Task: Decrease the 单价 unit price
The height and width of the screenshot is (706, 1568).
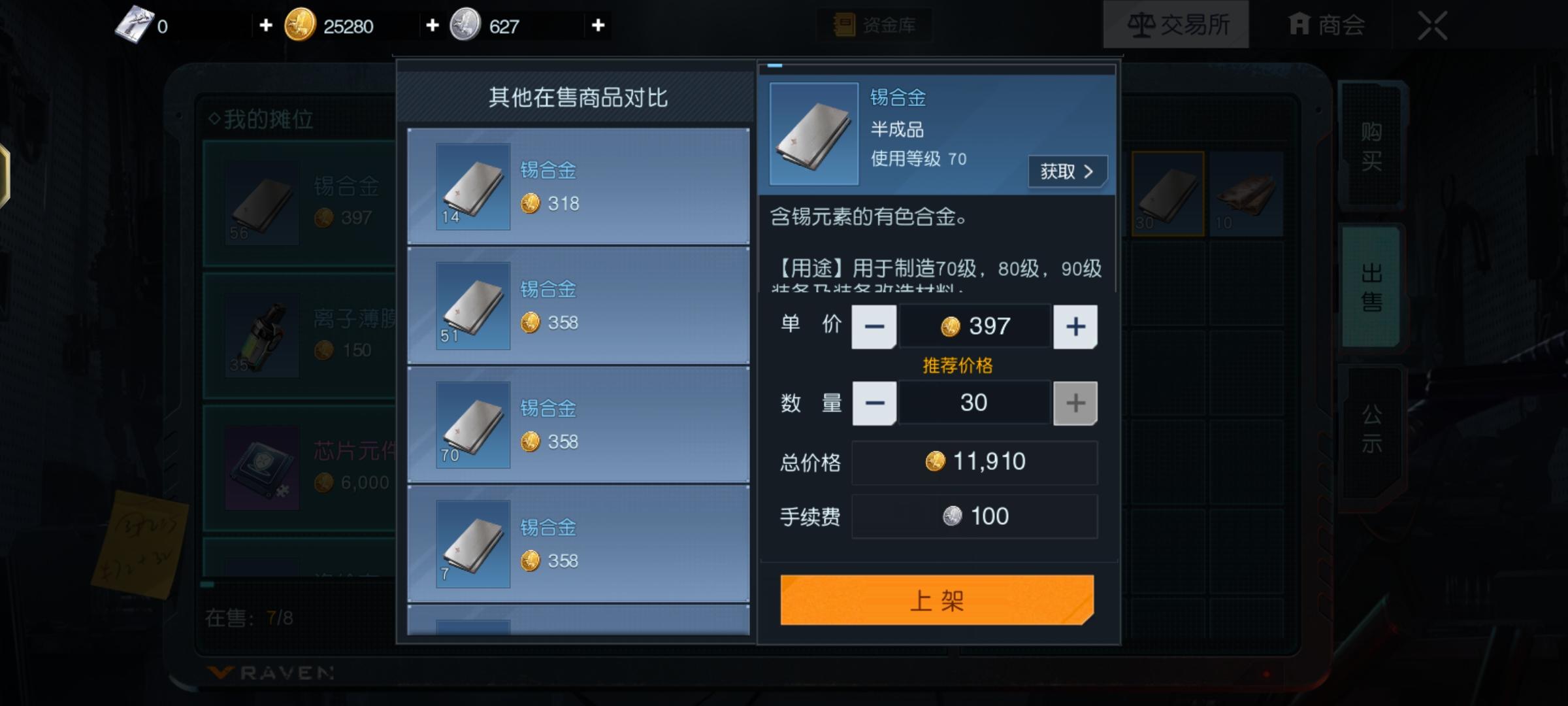Action: coord(874,326)
